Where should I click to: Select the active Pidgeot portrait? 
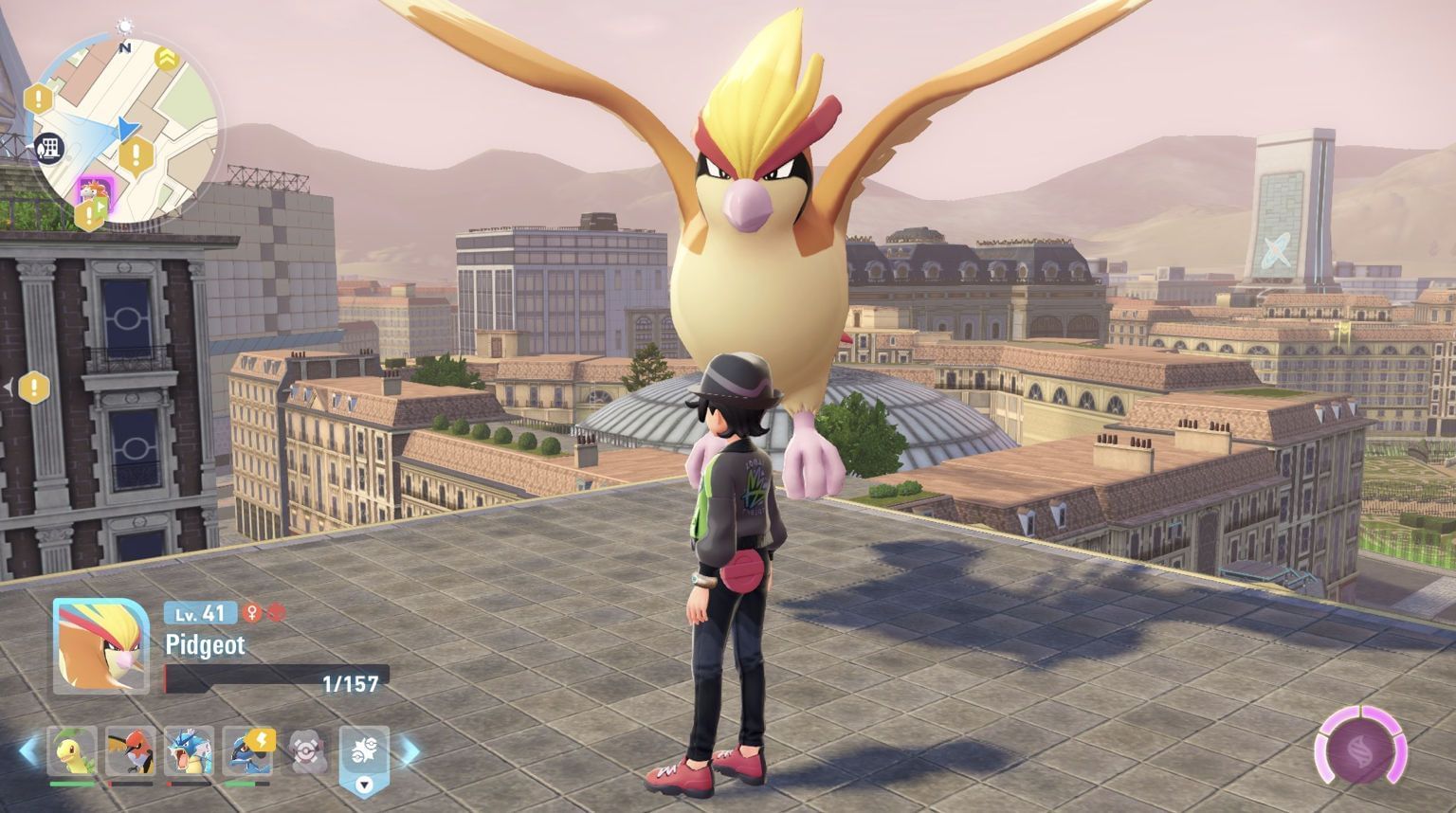coord(100,646)
